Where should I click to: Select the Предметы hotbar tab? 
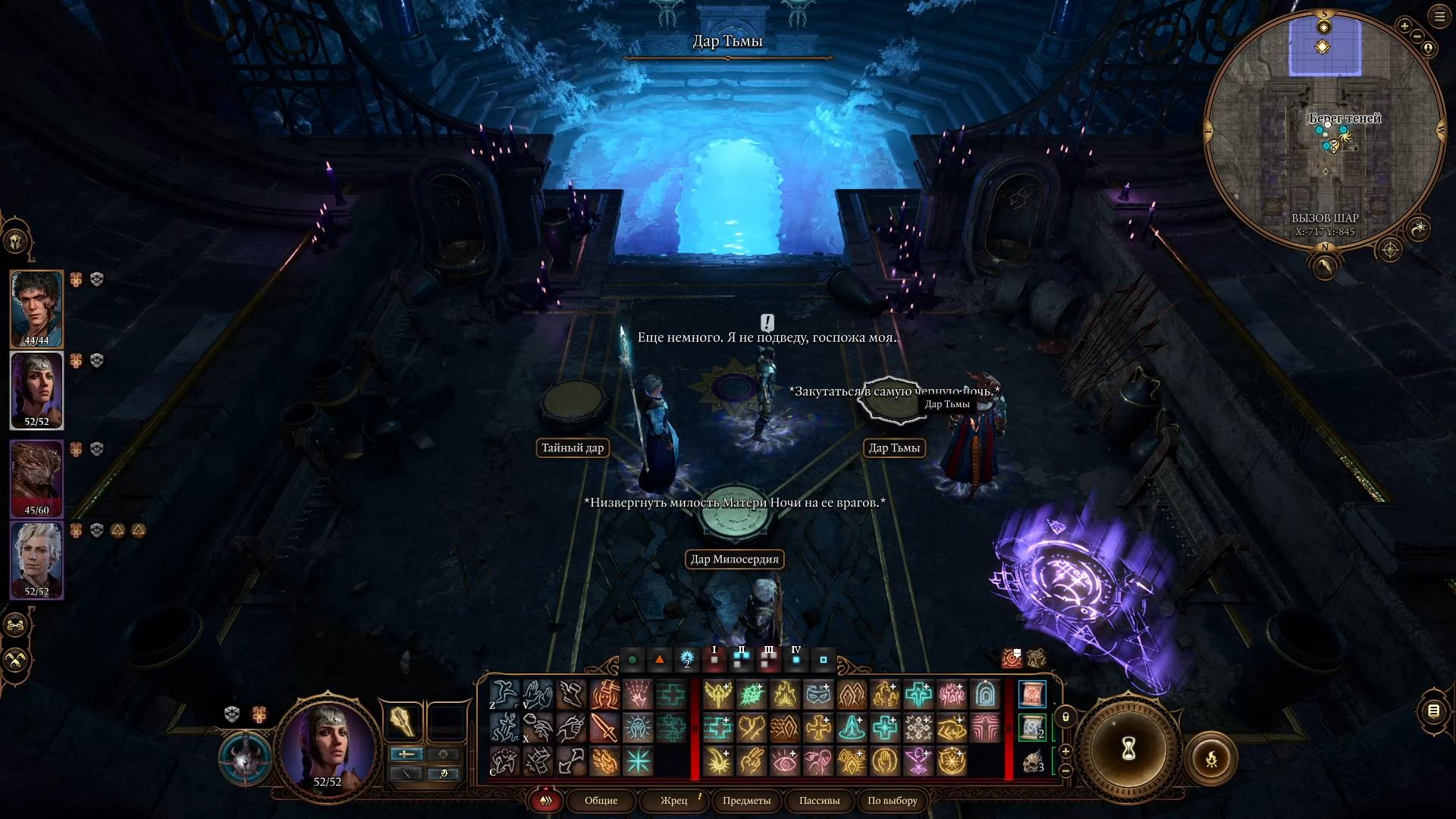(x=746, y=801)
